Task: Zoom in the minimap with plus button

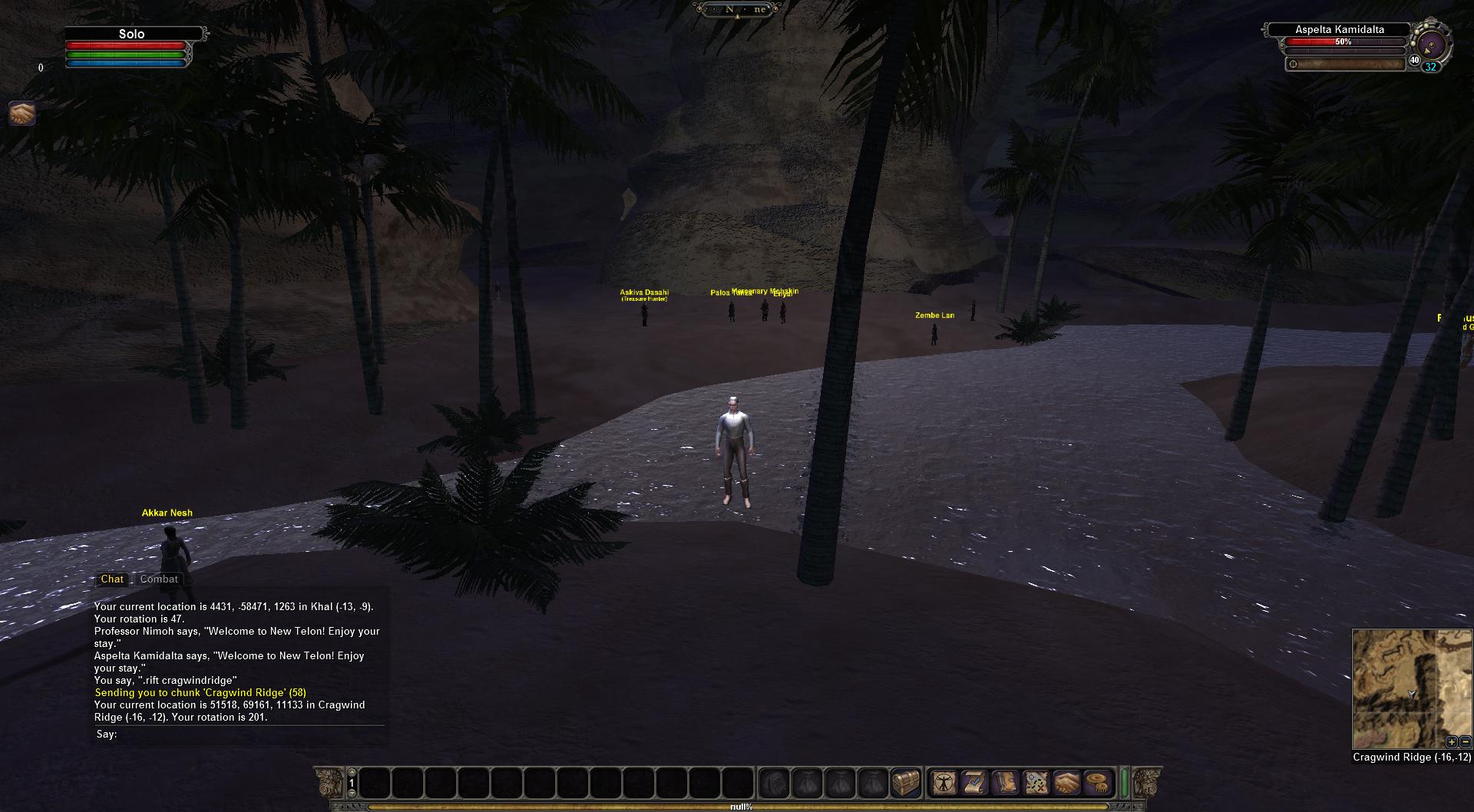Action: pos(1451,741)
